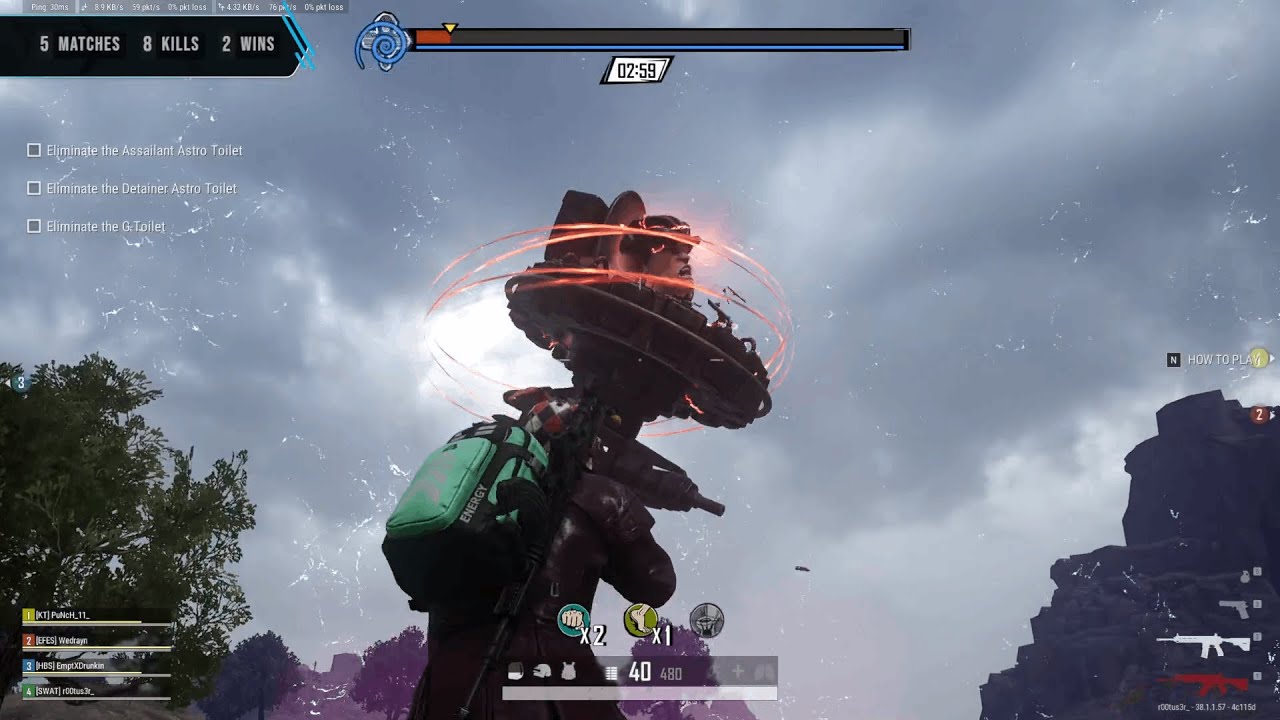The image size is (1280, 720).
Task: Select teammate EmptXDrunkin in the squad list
Action: click(x=96, y=665)
